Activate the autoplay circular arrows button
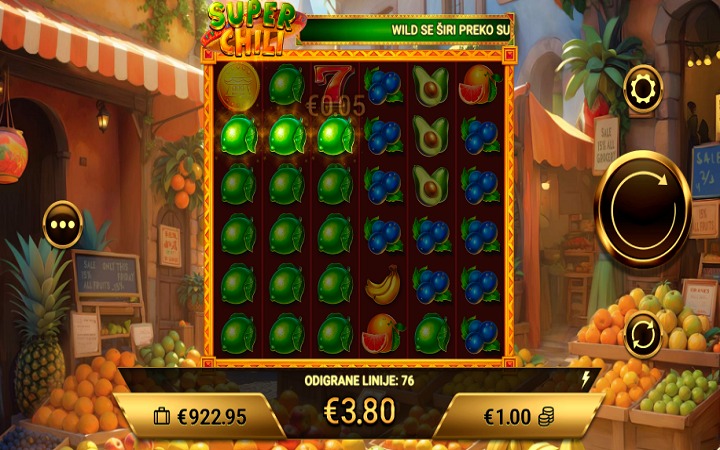This screenshot has height=450, width=720. (x=643, y=334)
